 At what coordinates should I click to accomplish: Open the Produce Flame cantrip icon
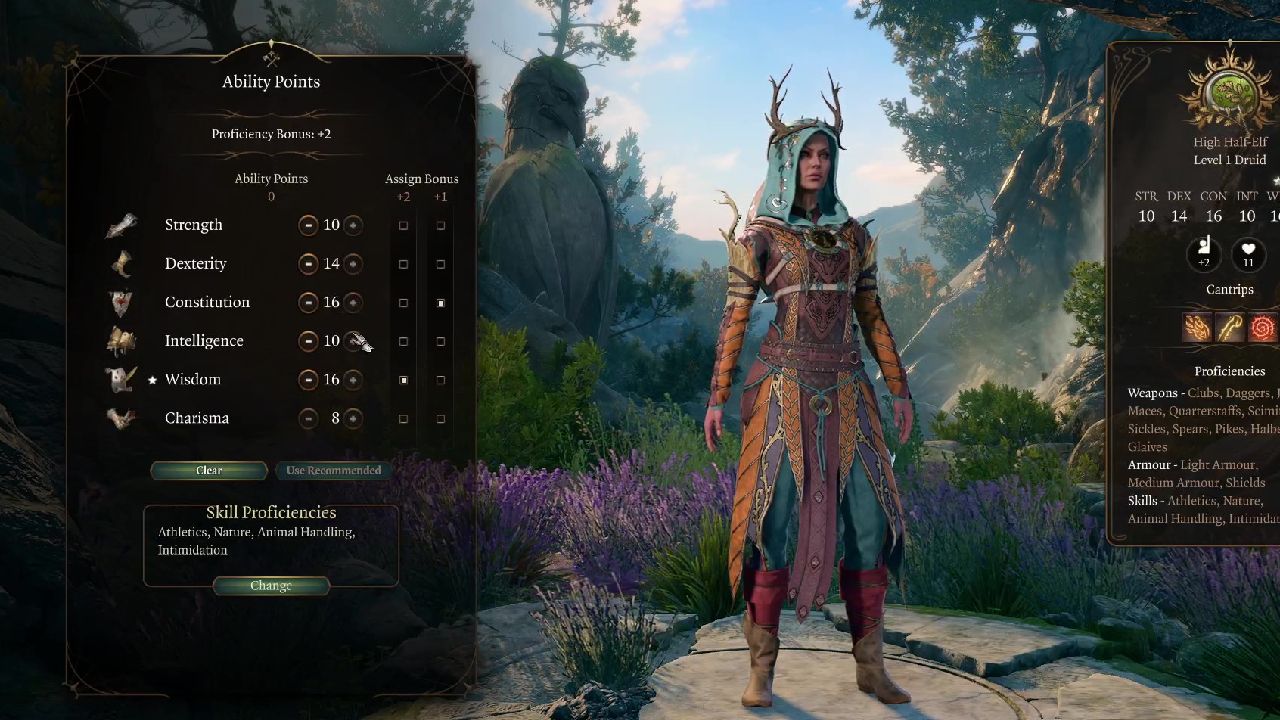pyautogui.click(x=1196, y=327)
